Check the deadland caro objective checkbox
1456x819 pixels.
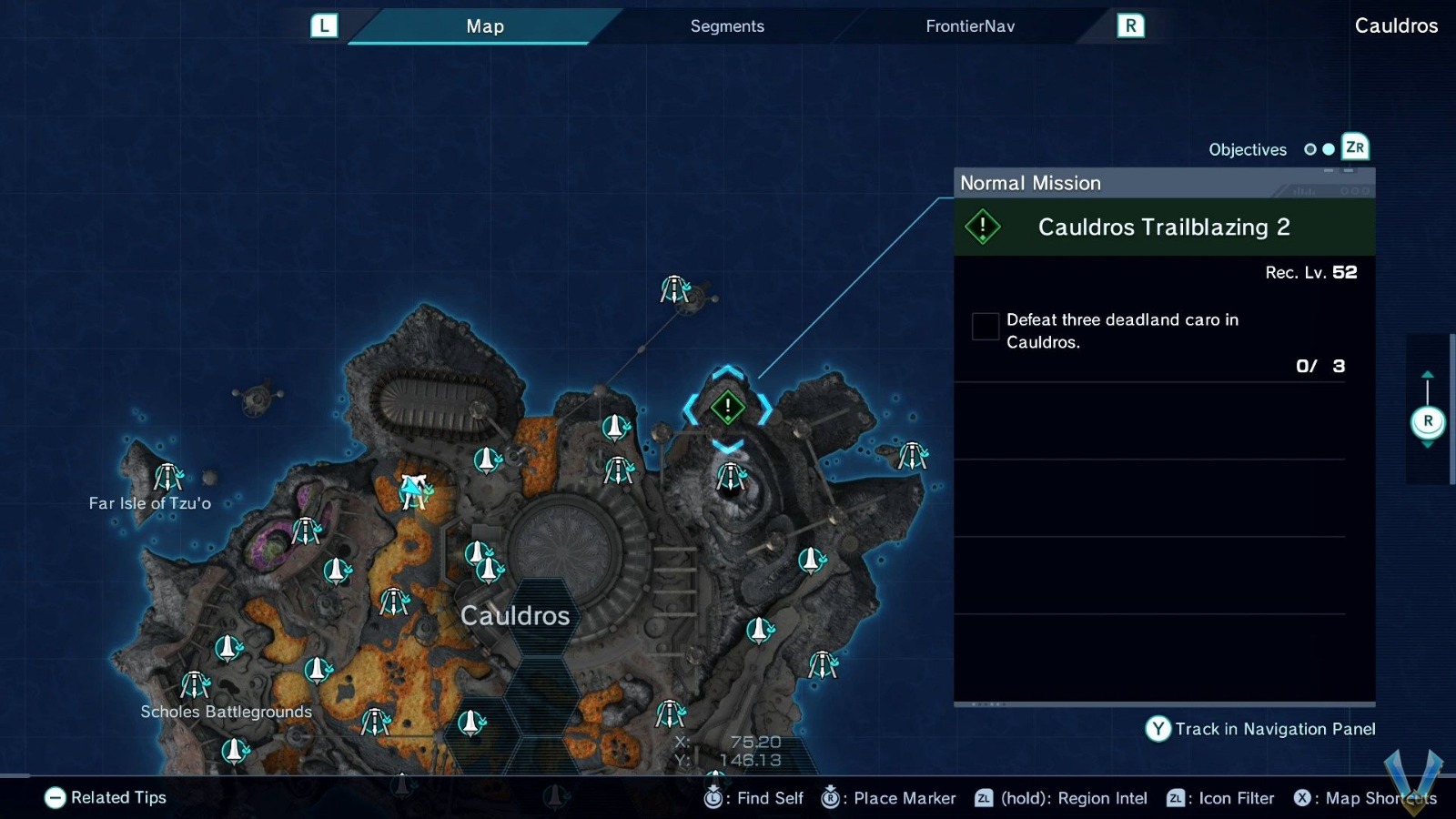tap(985, 326)
